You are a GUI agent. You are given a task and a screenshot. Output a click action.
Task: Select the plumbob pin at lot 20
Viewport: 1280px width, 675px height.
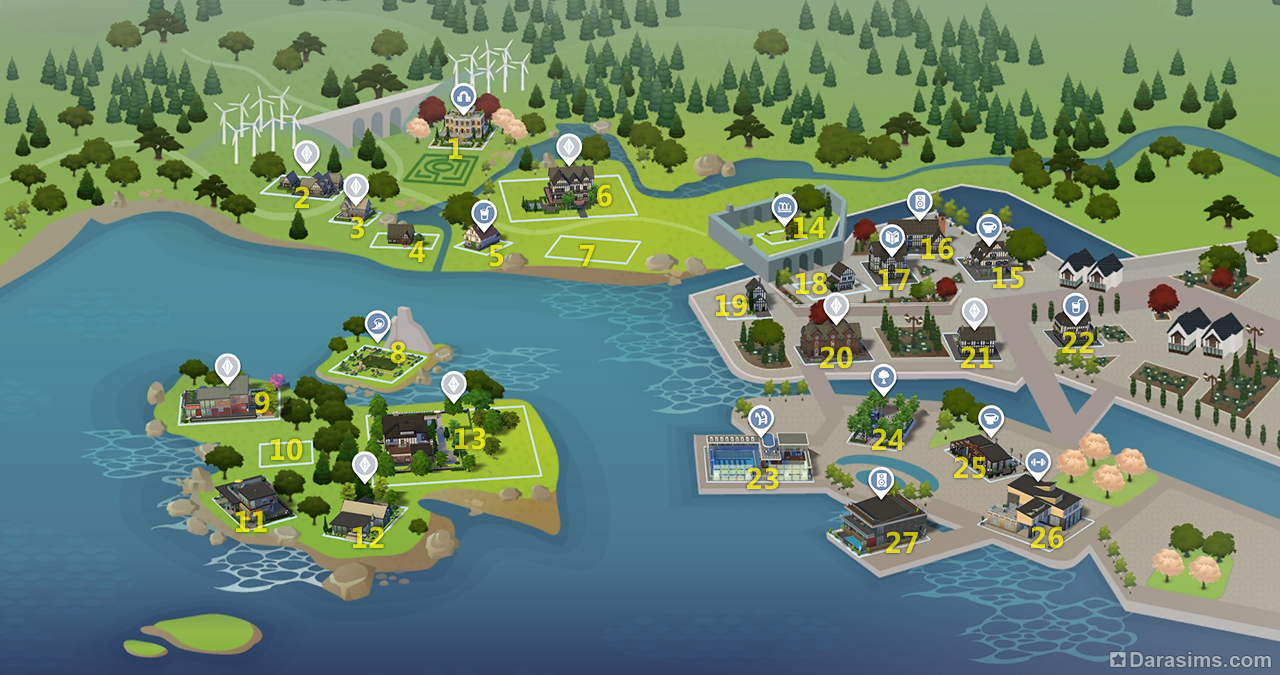pyautogui.click(x=835, y=306)
